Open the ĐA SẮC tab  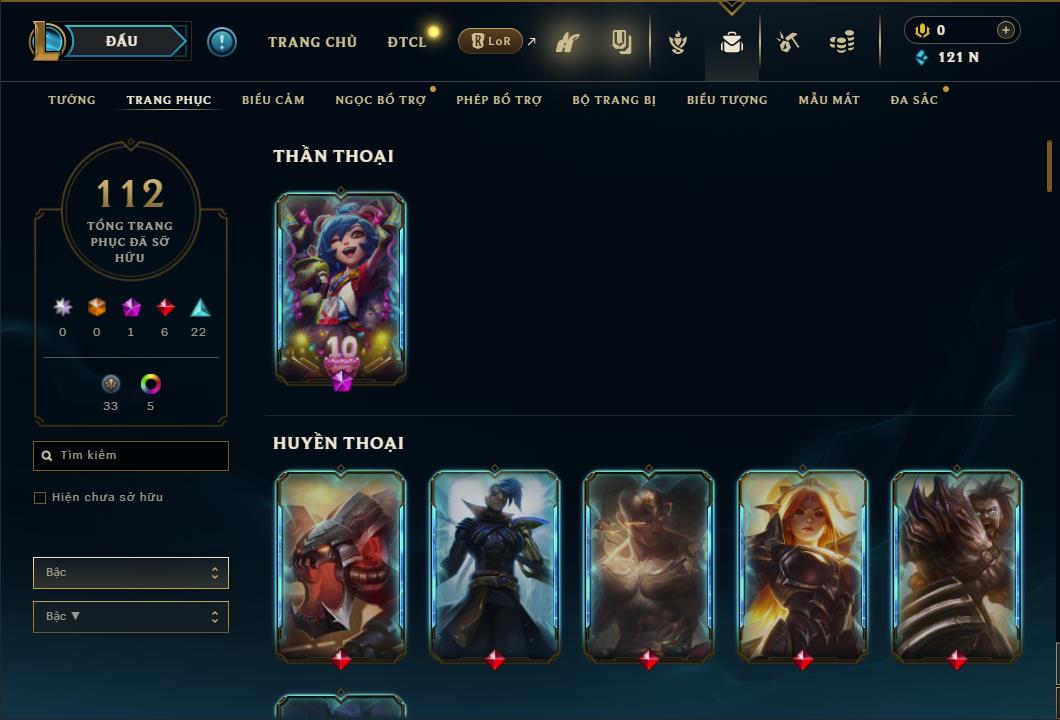tap(914, 100)
